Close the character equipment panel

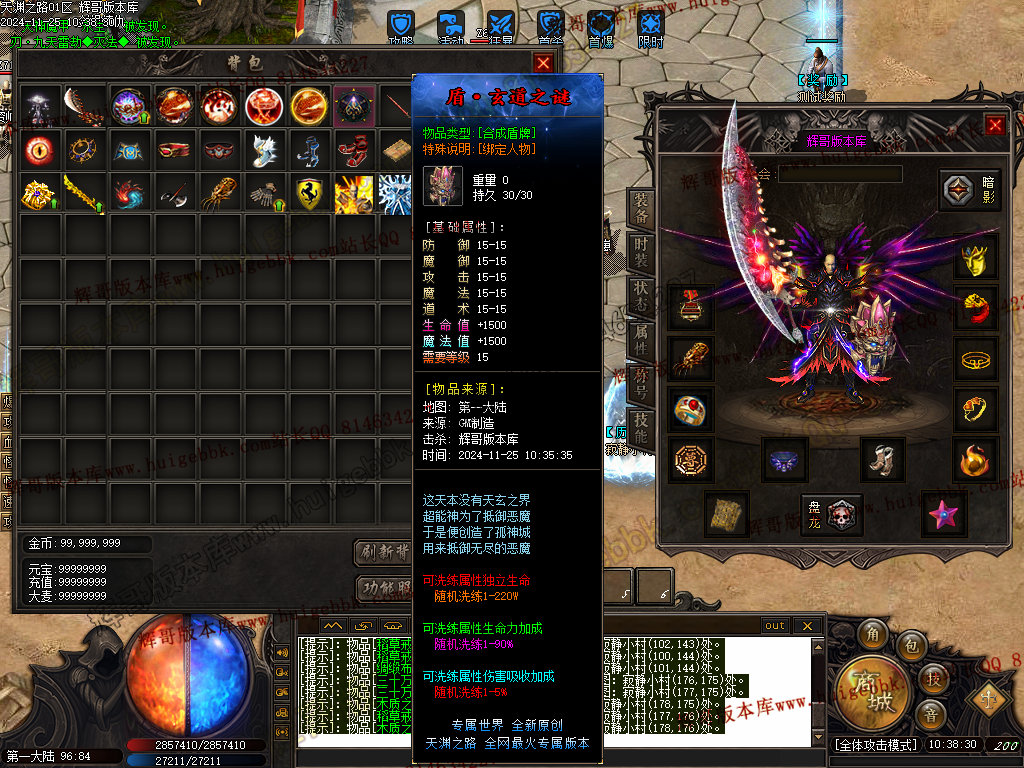[995, 125]
